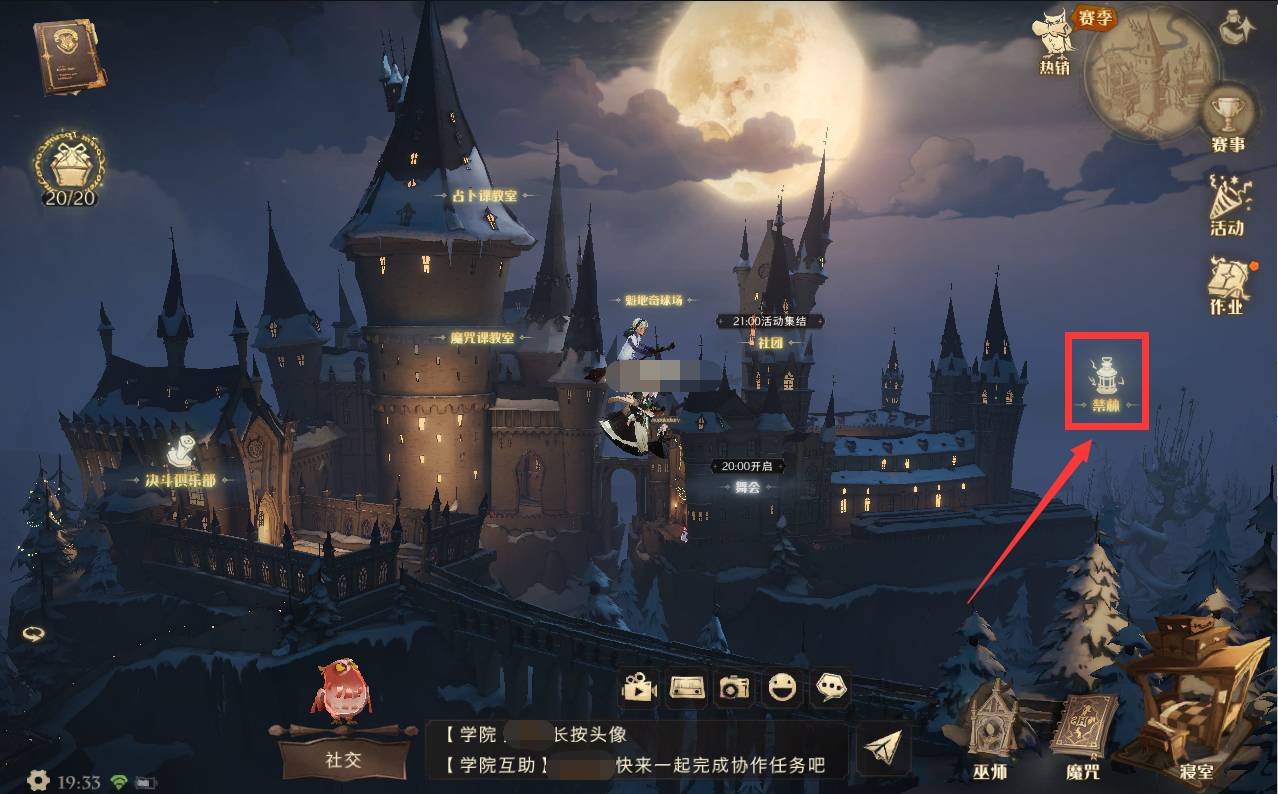Image resolution: width=1278 pixels, height=794 pixels.
Task: Enter the 决斗俱乐部 duelling club
Action: point(180,465)
